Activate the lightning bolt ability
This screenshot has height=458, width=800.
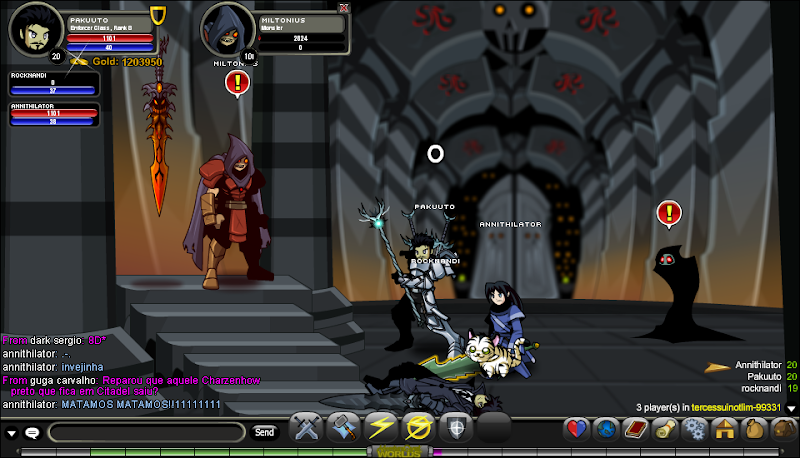[x=380, y=428]
